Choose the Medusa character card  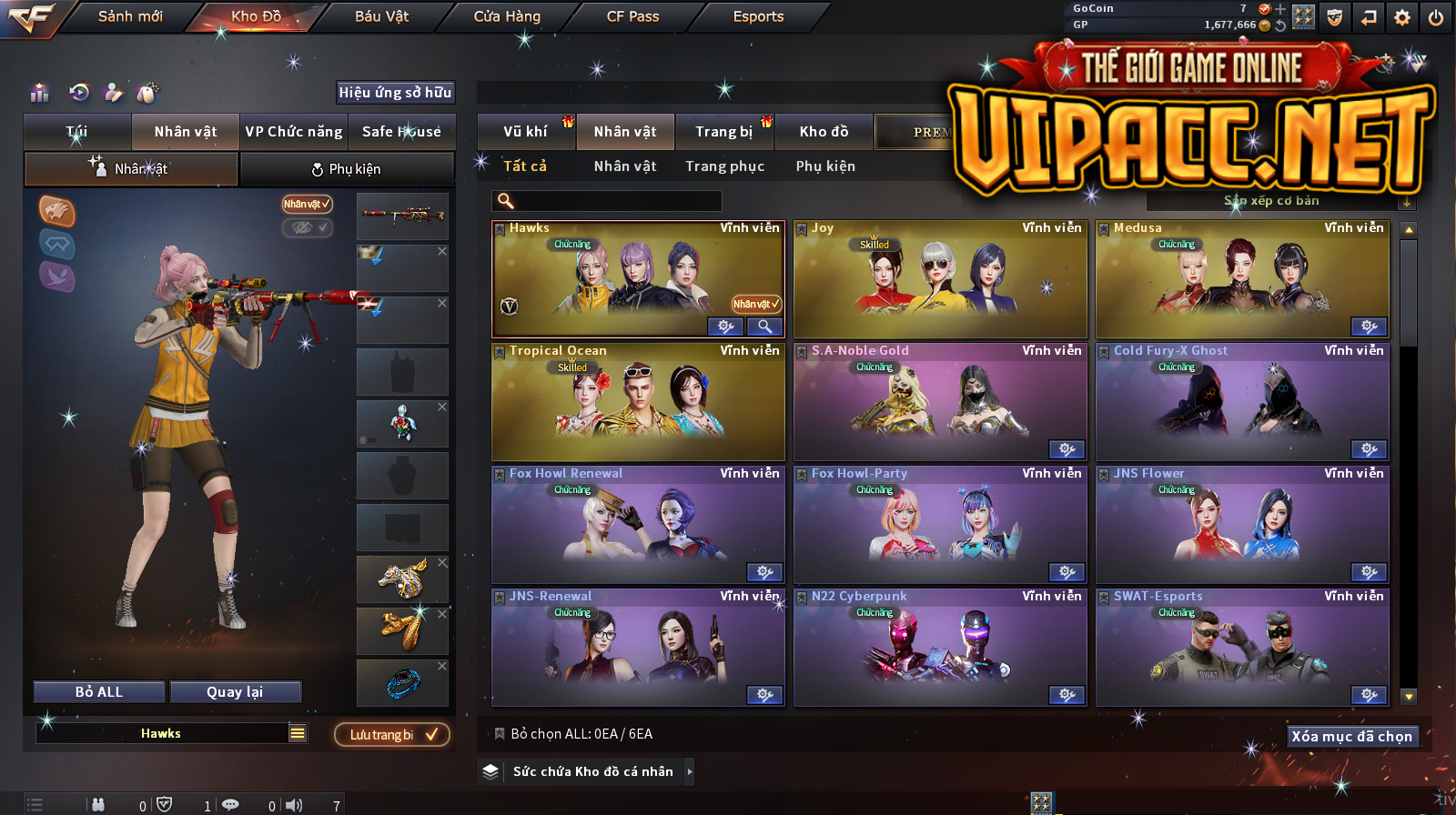point(1242,280)
